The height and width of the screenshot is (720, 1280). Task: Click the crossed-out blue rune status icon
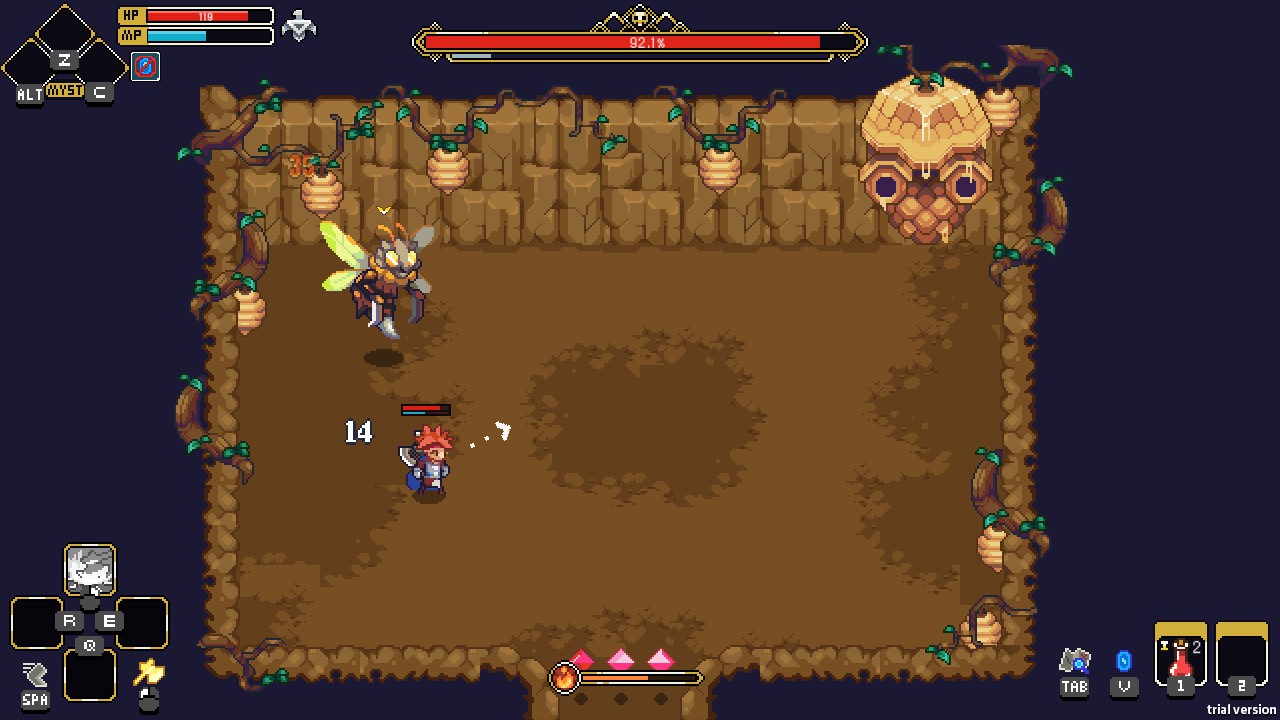point(145,67)
